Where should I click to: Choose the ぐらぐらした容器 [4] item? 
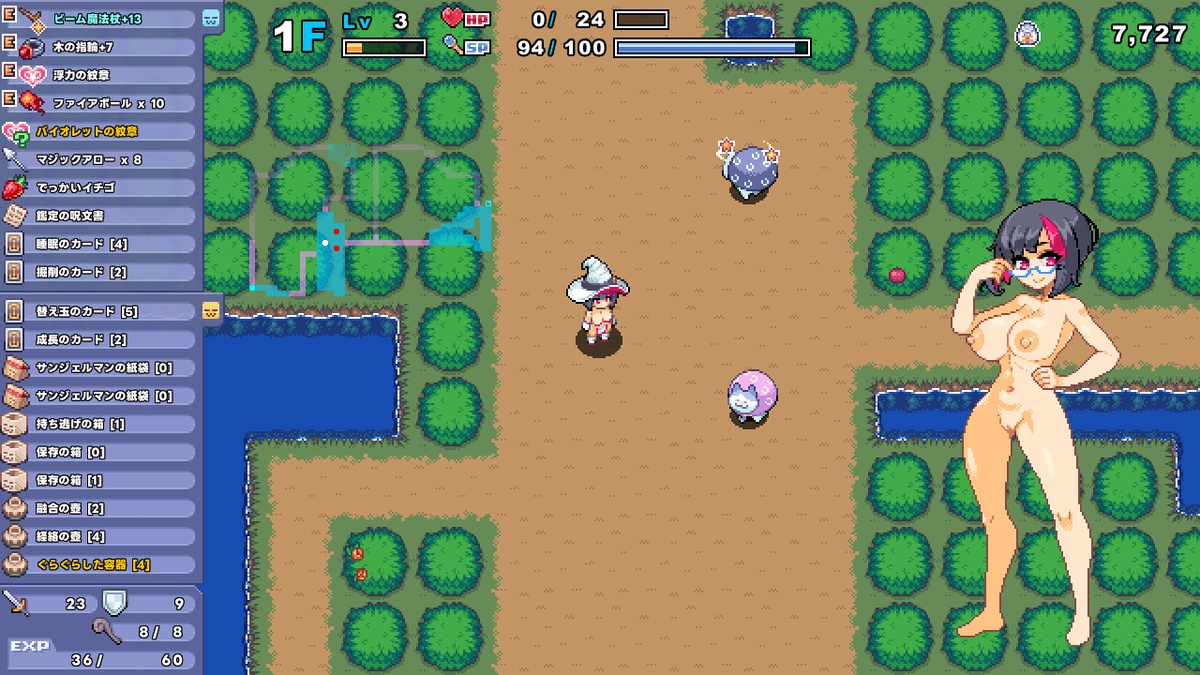[100, 564]
